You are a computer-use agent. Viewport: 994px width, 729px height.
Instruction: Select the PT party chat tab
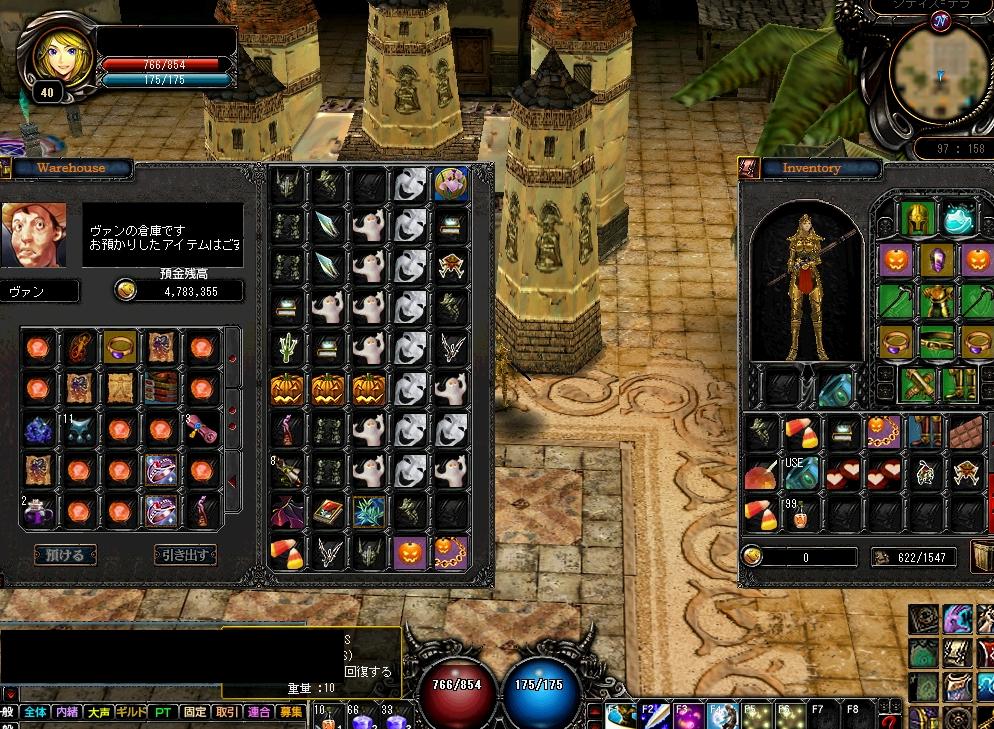click(x=163, y=712)
